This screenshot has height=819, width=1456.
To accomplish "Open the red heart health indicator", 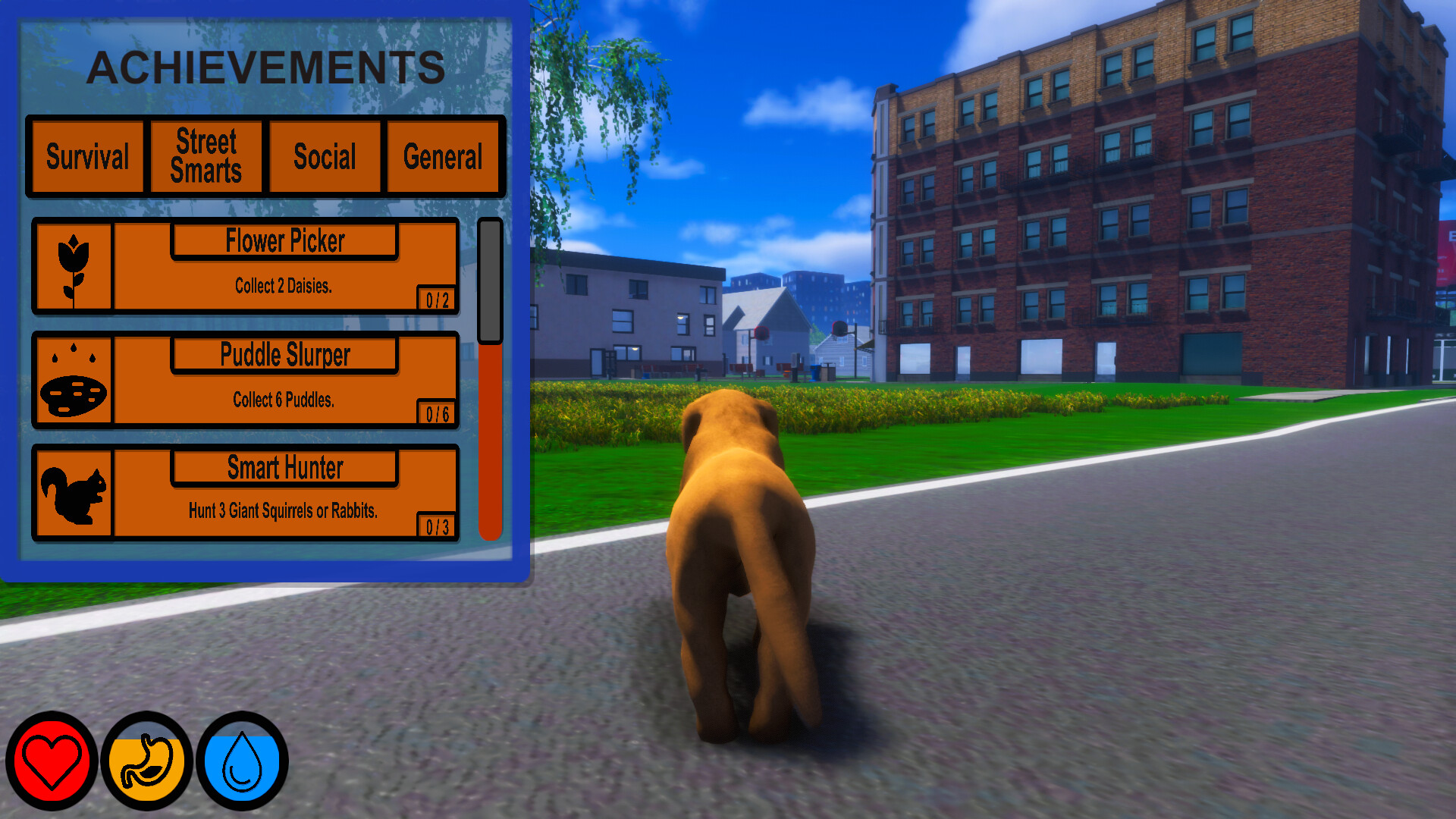I will [51, 761].
